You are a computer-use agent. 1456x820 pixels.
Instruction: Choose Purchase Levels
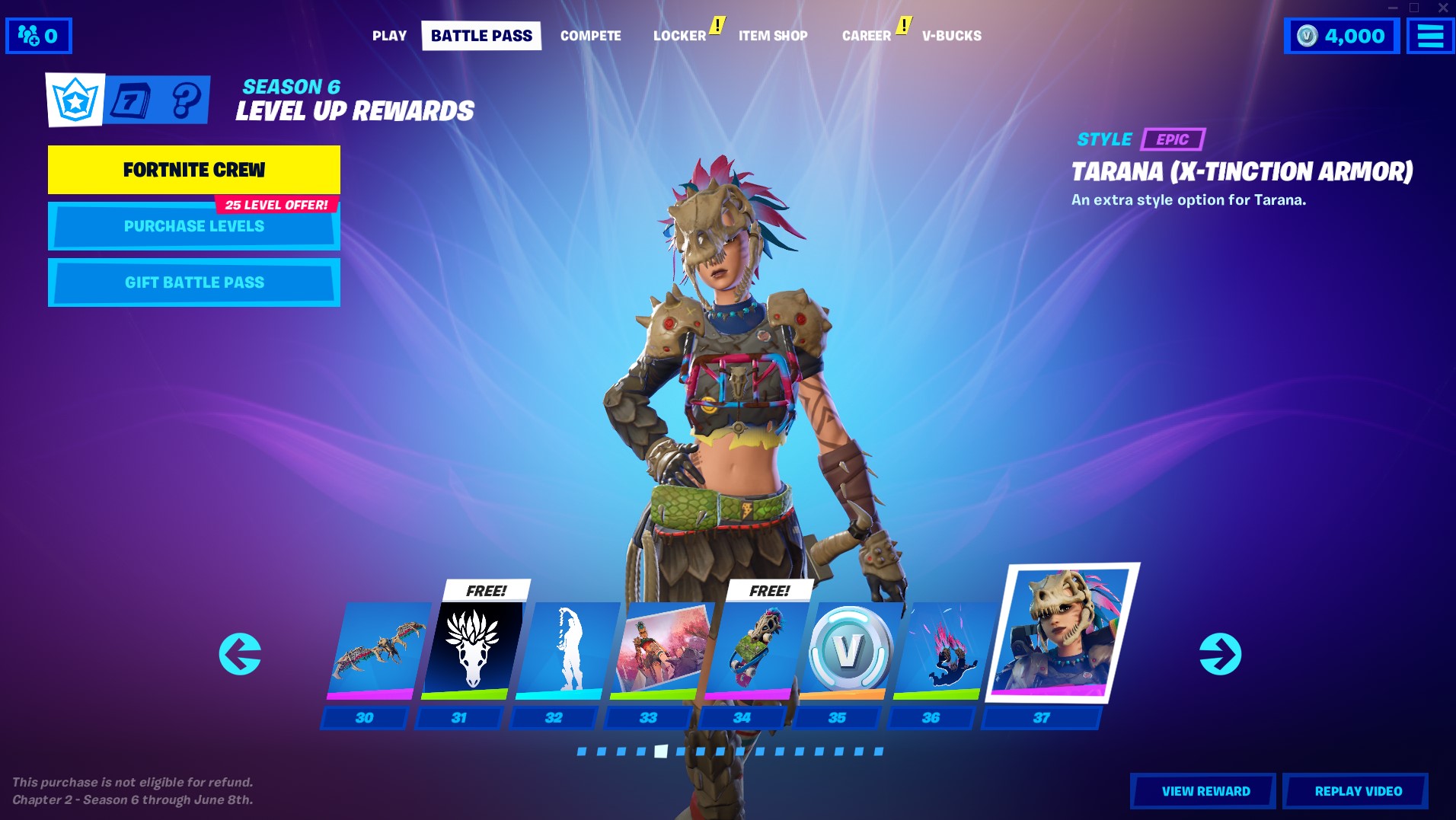tap(194, 227)
